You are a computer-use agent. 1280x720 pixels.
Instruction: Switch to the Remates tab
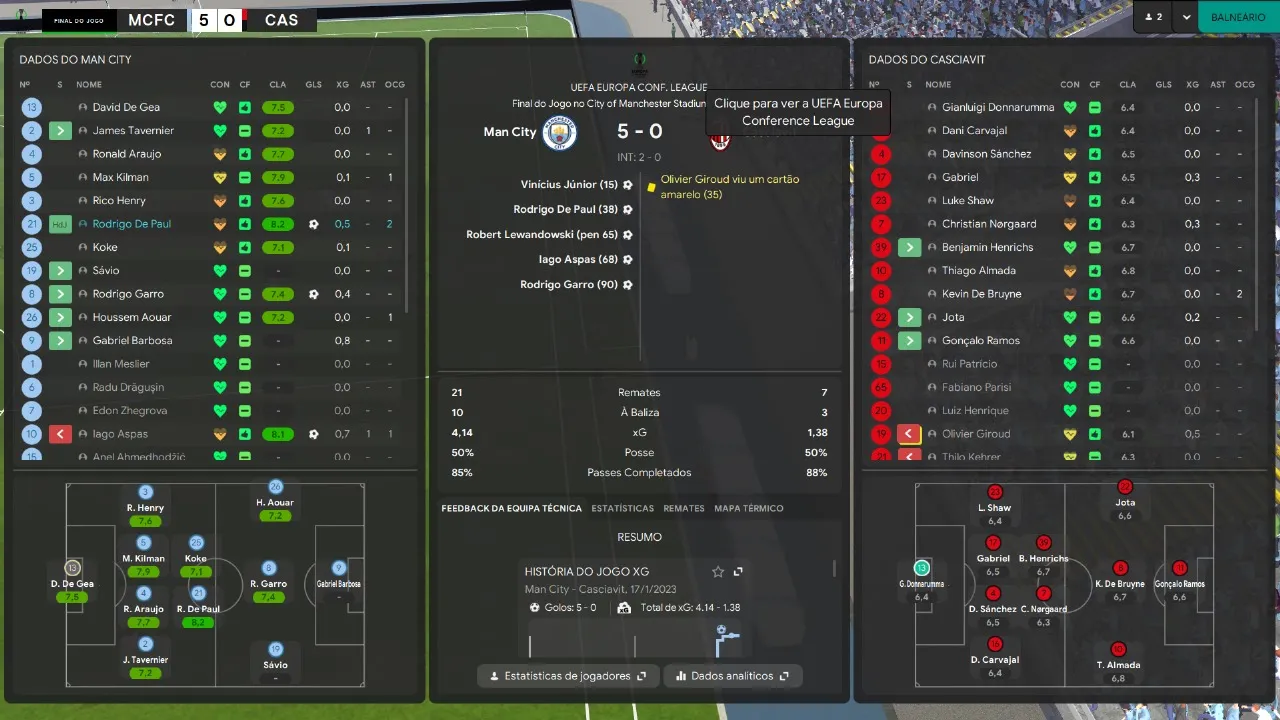coord(684,508)
